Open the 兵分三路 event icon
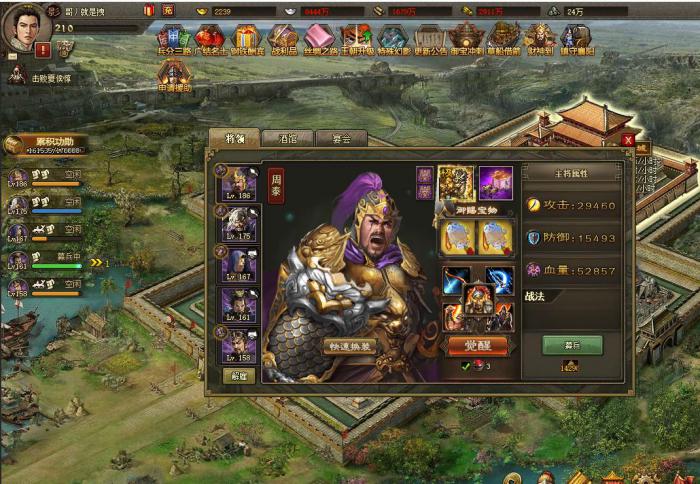 click(173, 39)
